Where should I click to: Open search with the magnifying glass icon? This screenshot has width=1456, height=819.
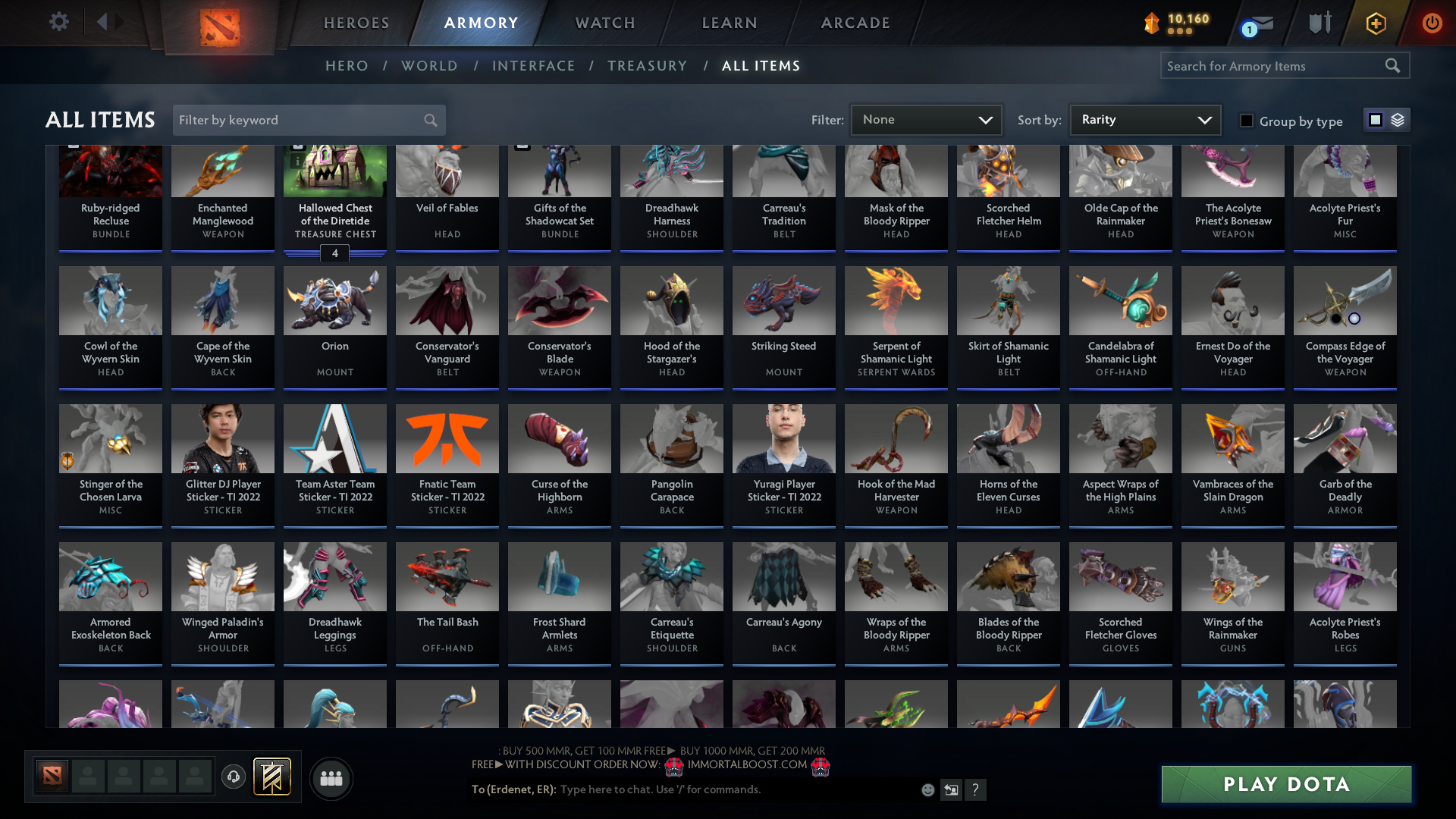point(1393,65)
